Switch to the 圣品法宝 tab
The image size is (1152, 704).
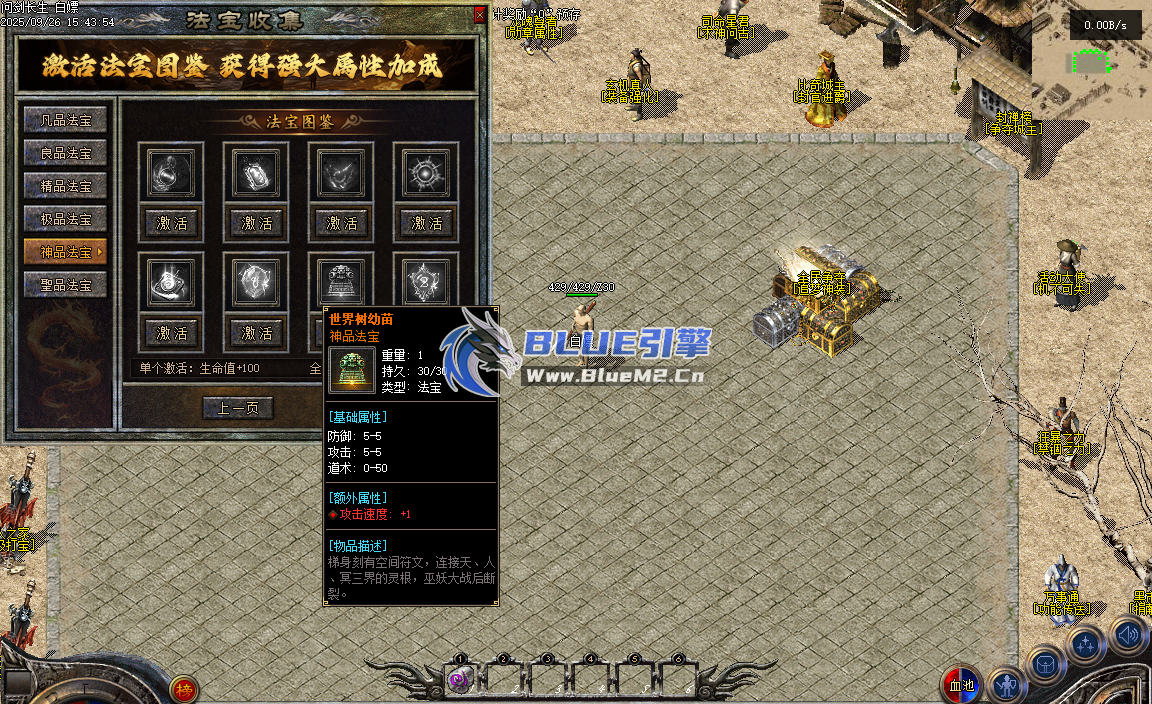pos(66,285)
